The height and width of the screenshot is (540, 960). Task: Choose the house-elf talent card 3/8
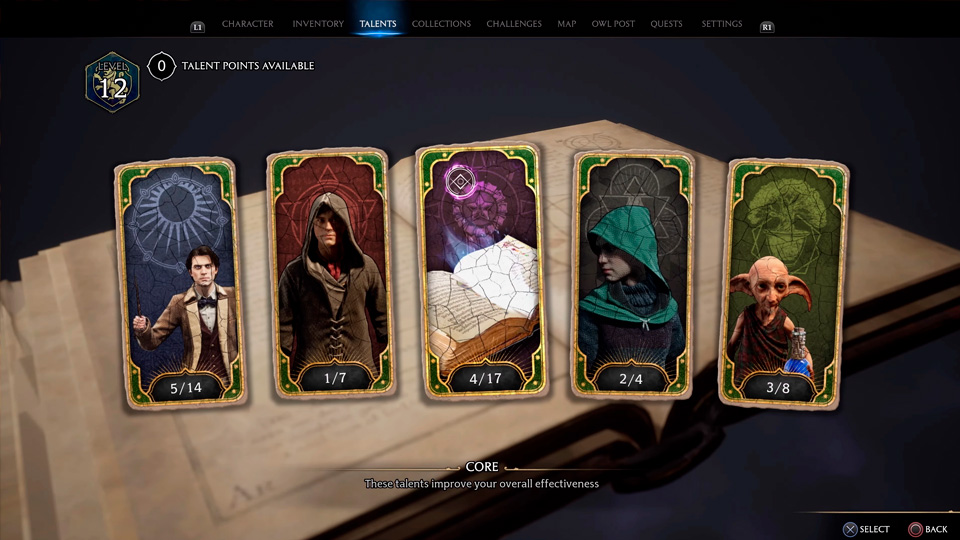(x=782, y=282)
